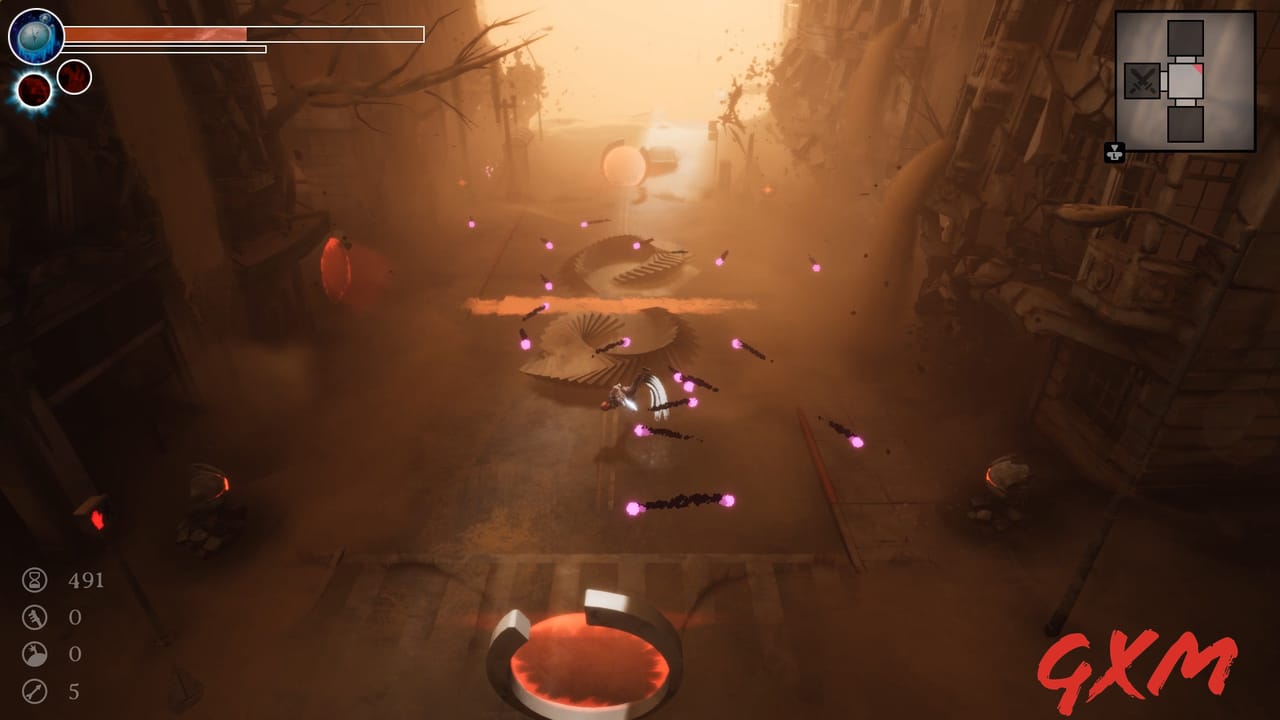Click the blue pocket watch ability icon
1280x720 pixels.
(35, 36)
